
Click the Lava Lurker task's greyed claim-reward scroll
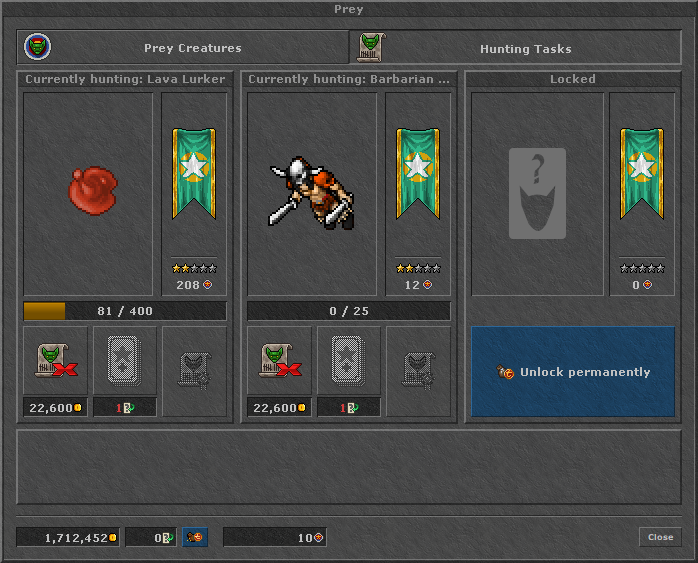[194, 368]
